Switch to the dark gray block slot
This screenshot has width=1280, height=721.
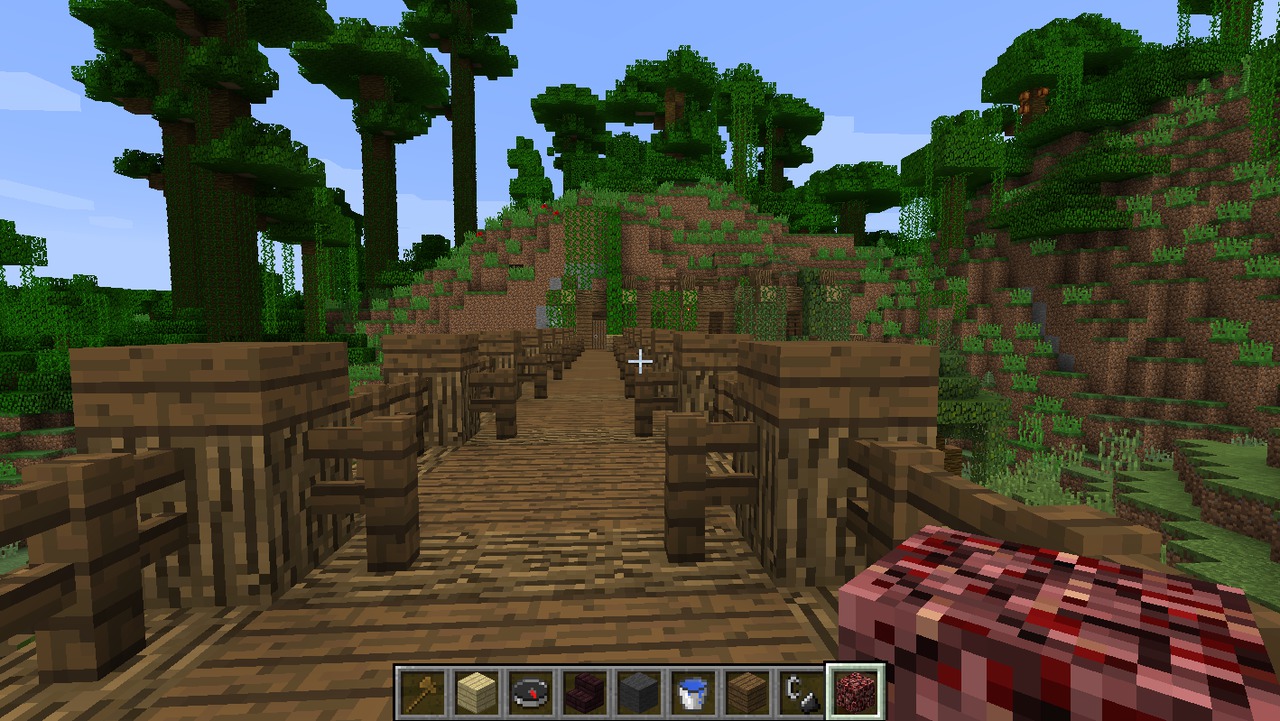(639, 692)
